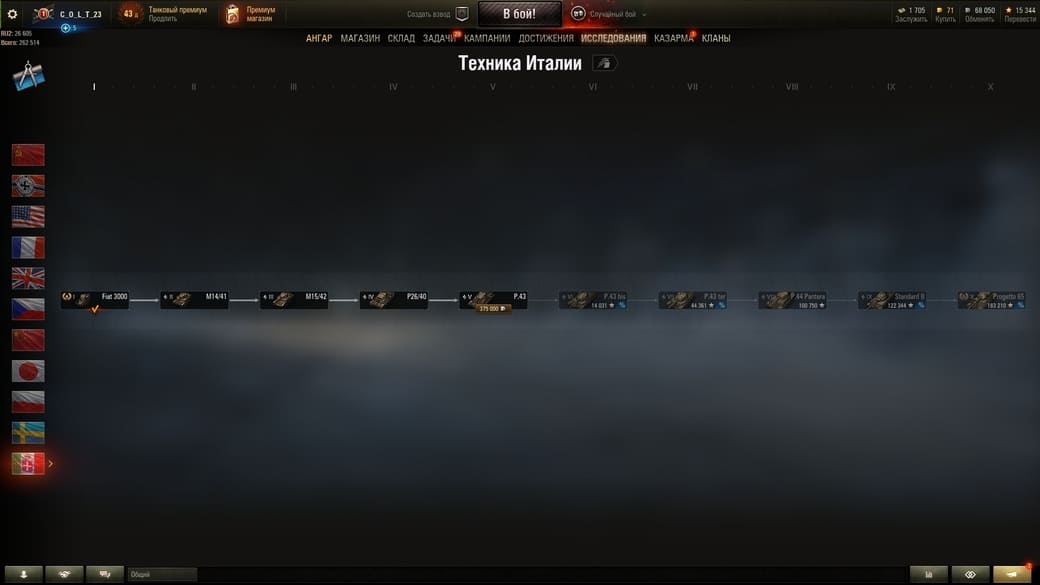The width and height of the screenshot is (1040, 585).
Task: Choose the USA nation flag
Action: tap(28, 216)
